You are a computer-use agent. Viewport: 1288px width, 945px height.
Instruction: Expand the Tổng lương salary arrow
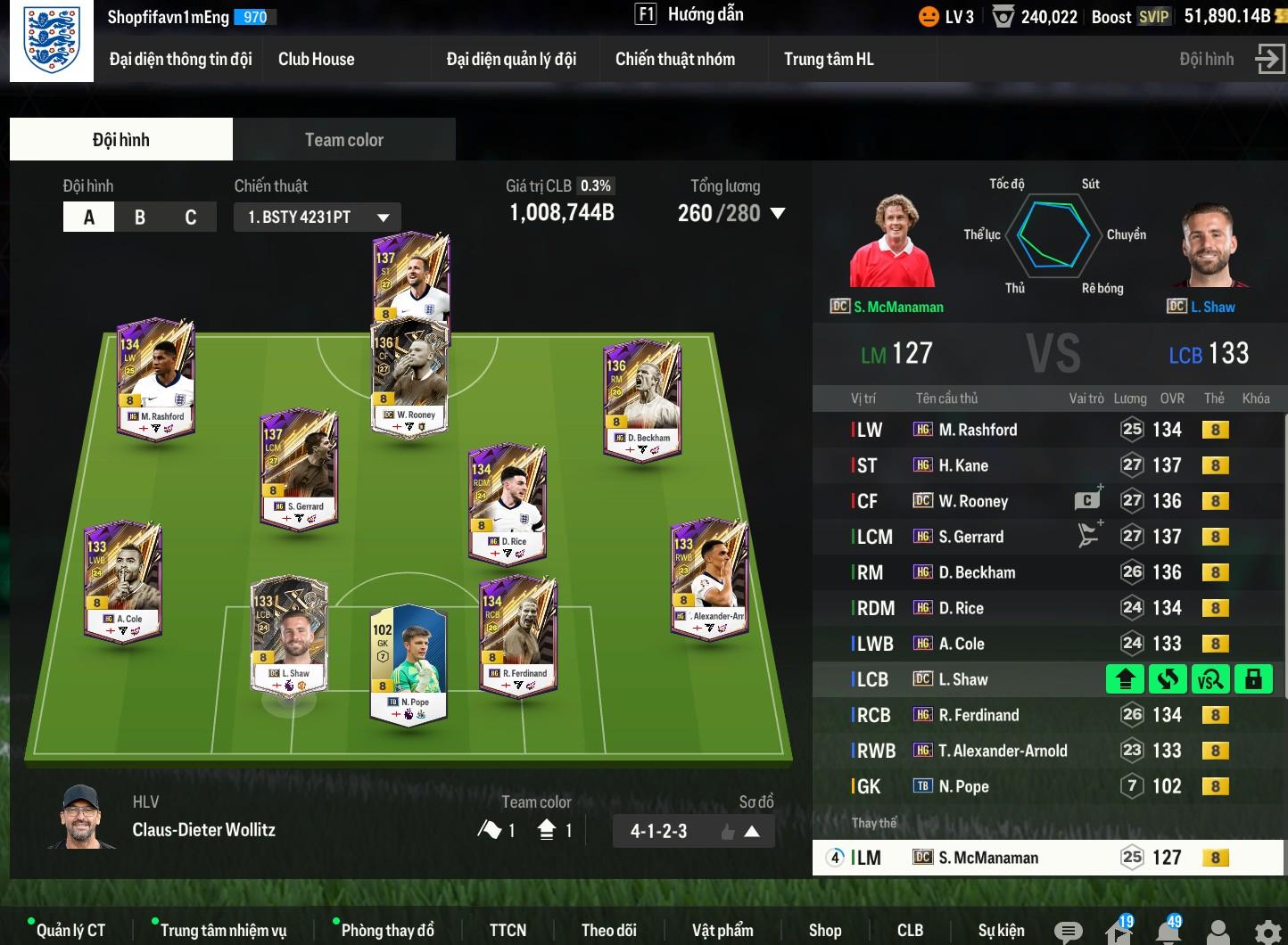(778, 214)
